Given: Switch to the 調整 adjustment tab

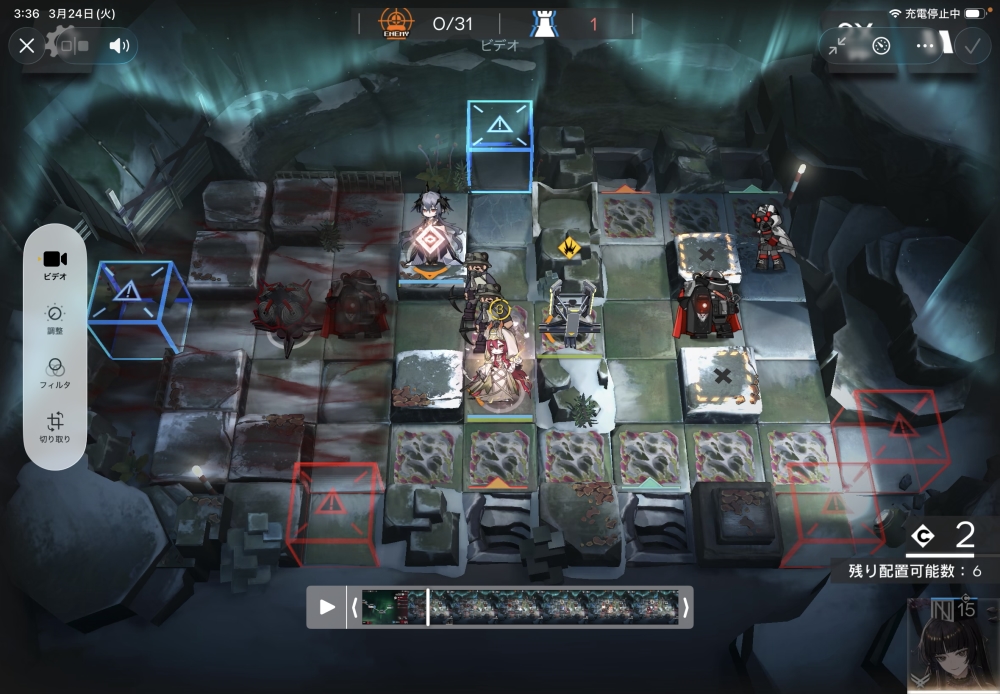Looking at the screenshot, I should tap(55, 319).
